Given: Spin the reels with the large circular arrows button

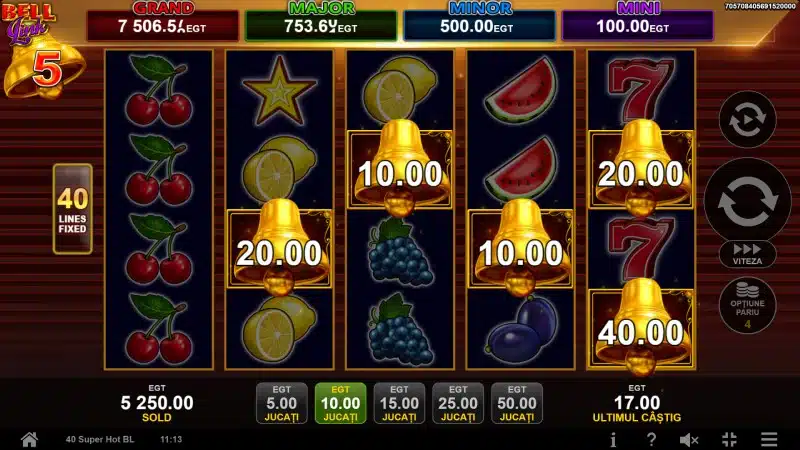Looking at the screenshot, I should point(748,199).
